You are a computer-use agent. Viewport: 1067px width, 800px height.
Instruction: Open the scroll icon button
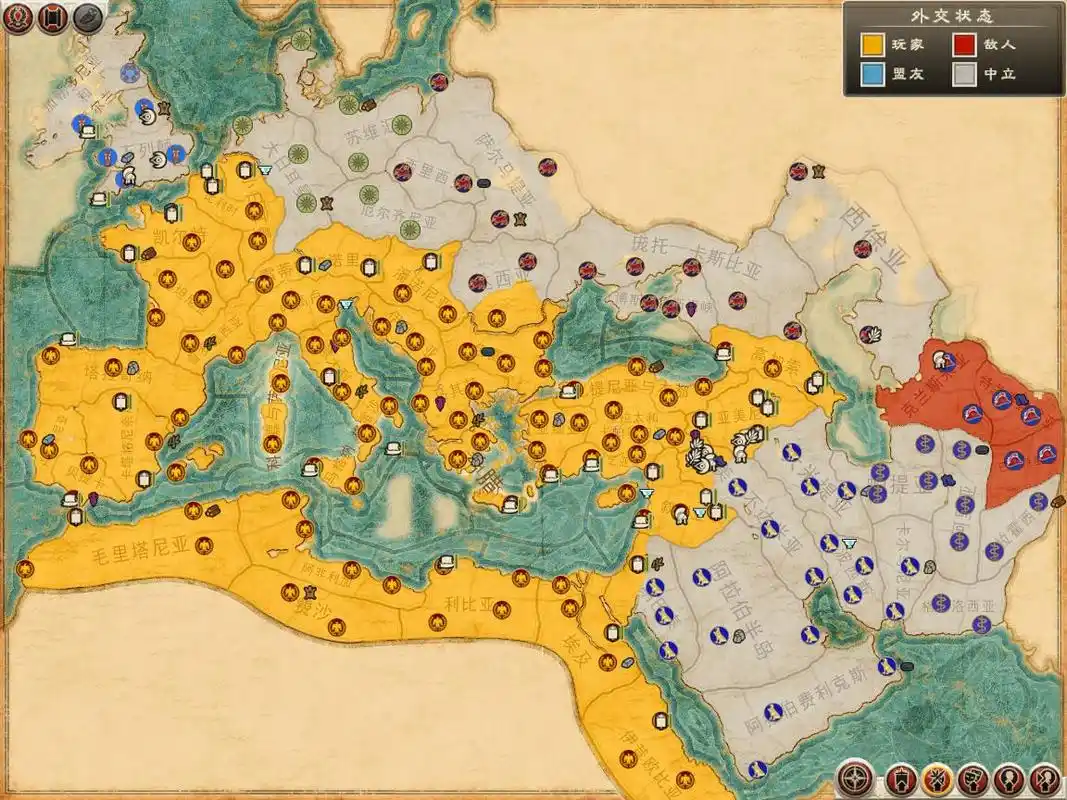click(53, 17)
